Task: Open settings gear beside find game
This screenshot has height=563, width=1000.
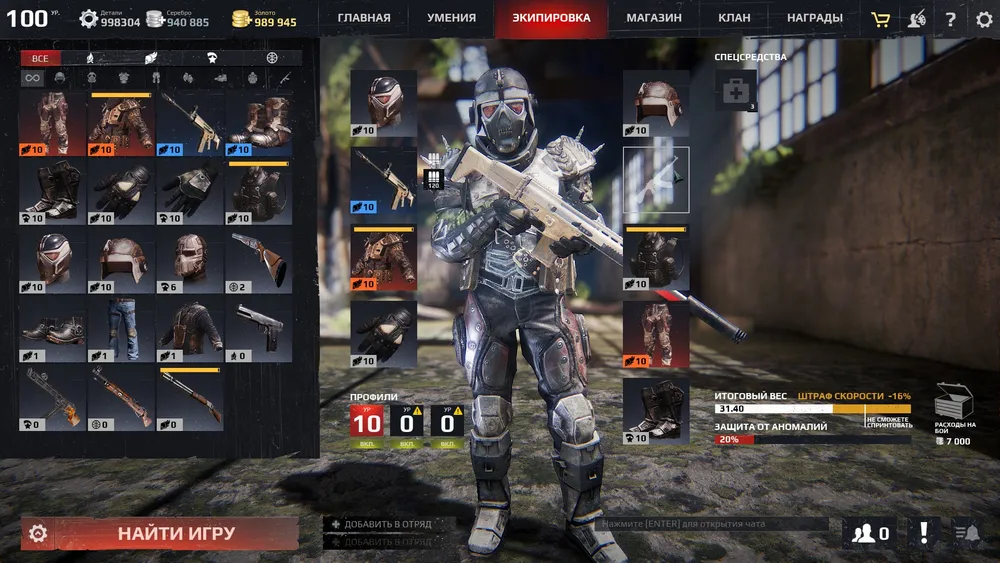Action: pos(38,533)
